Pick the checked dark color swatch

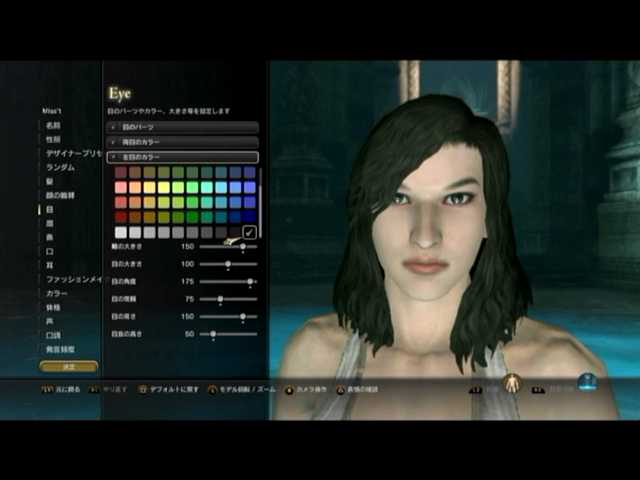[249, 232]
